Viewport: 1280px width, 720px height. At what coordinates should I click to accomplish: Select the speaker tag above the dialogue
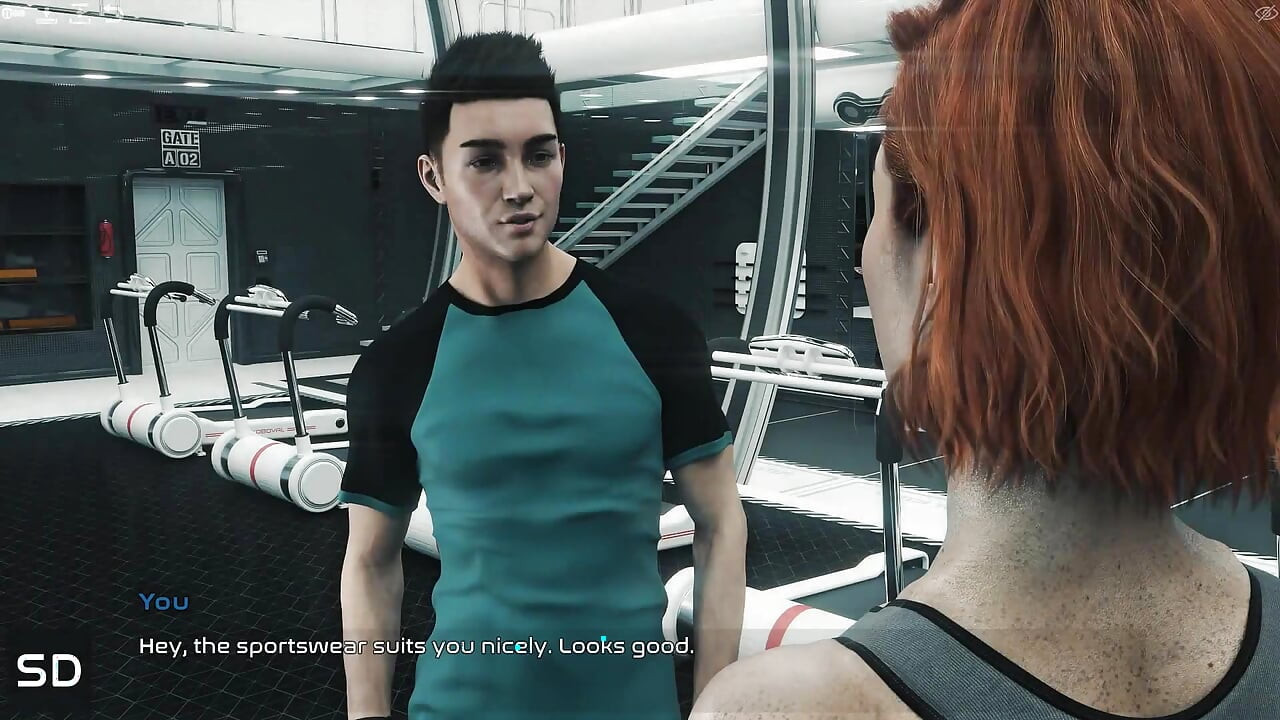click(x=162, y=601)
